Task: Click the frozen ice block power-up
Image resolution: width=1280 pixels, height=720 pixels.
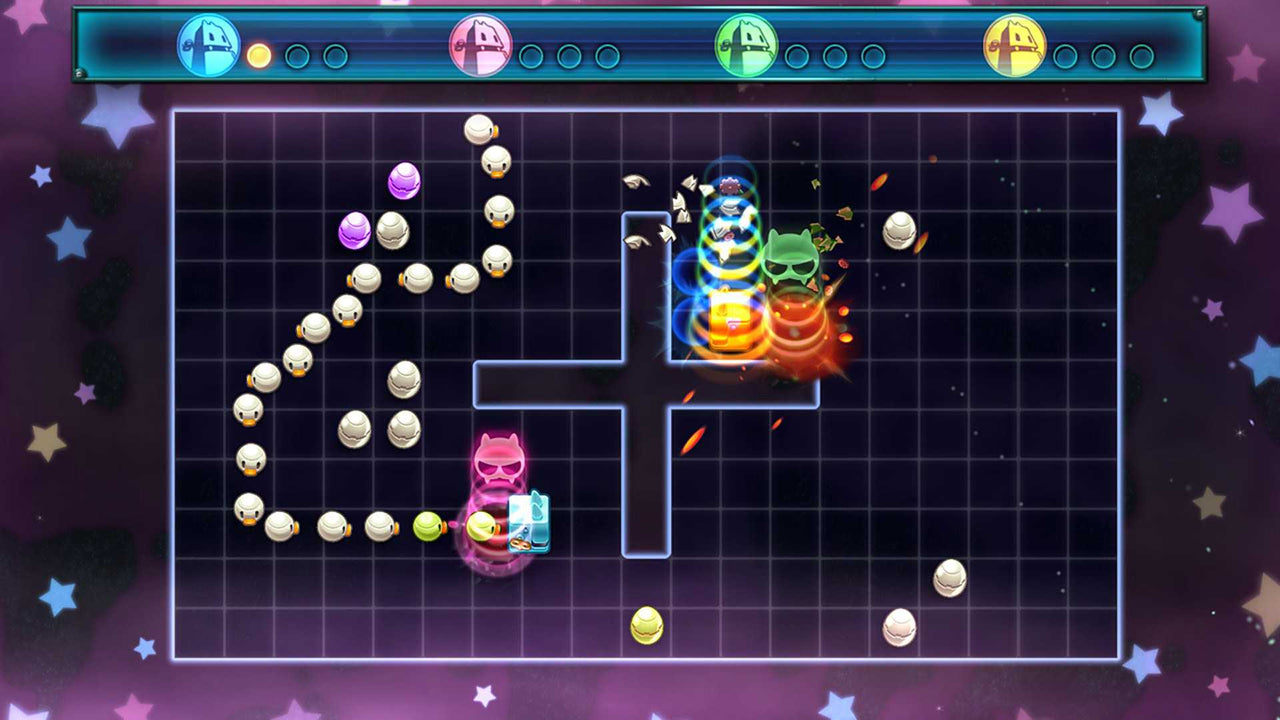Action: [x=528, y=520]
